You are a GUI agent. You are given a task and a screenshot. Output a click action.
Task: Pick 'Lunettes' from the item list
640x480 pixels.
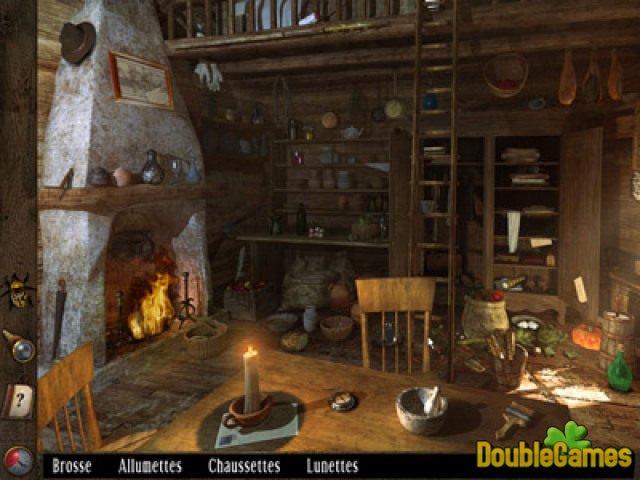coord(333,465)
